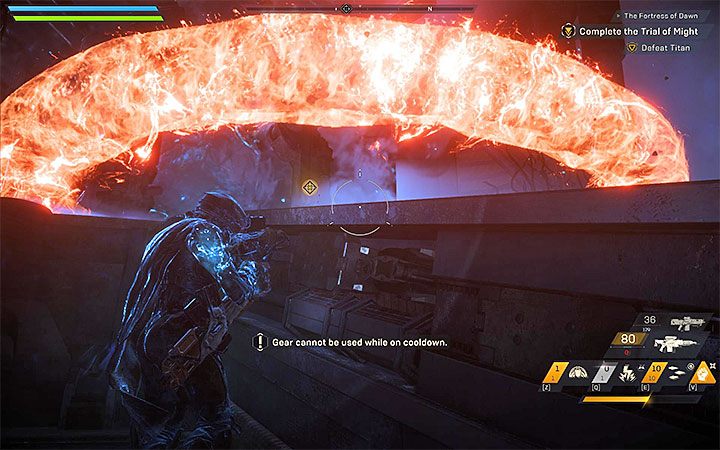Activate the winged gear ability icon
The image size is (720, 450).
pos(578,373)
